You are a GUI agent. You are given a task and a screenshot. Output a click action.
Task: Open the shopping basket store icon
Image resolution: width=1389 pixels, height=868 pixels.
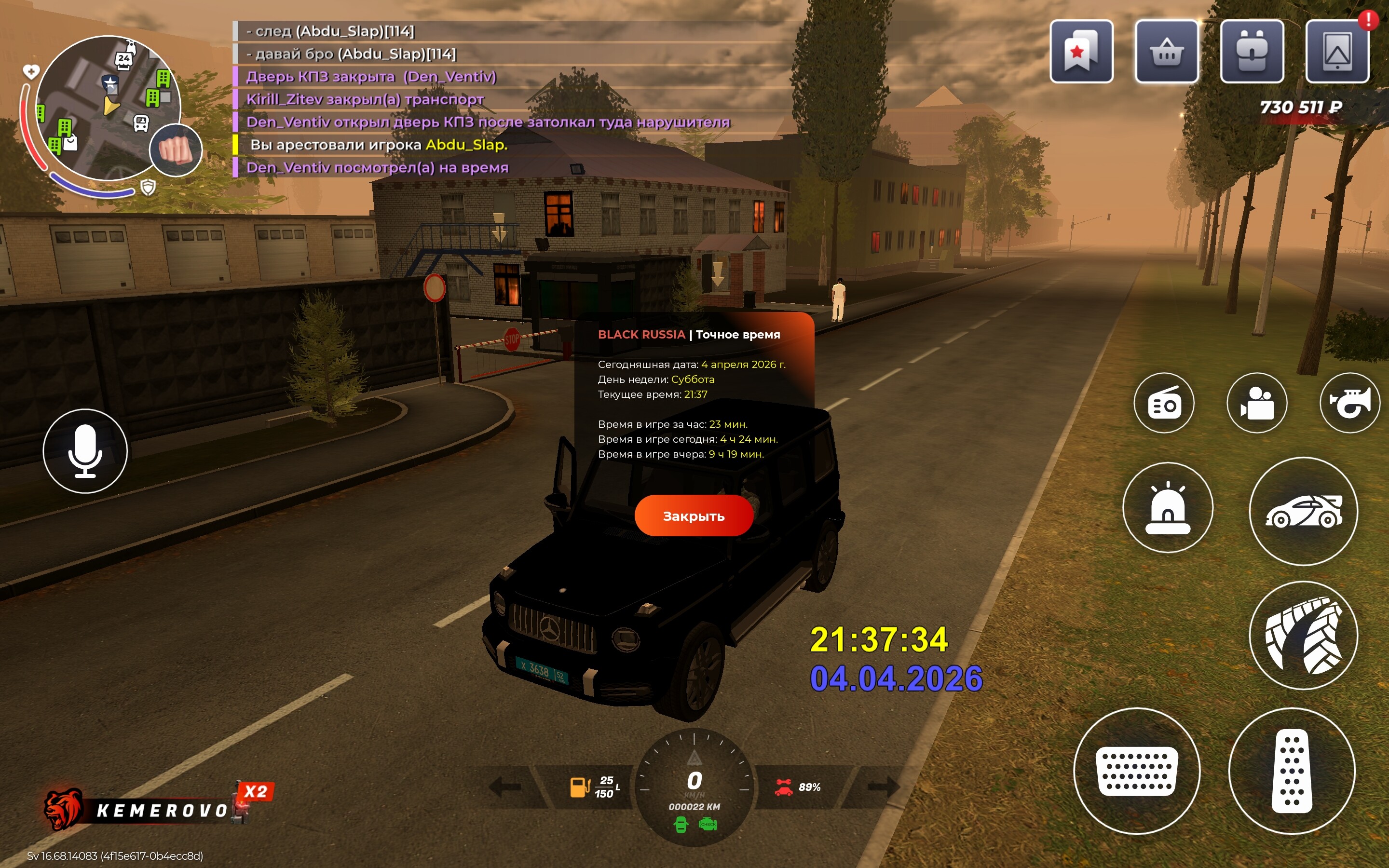1166,52
